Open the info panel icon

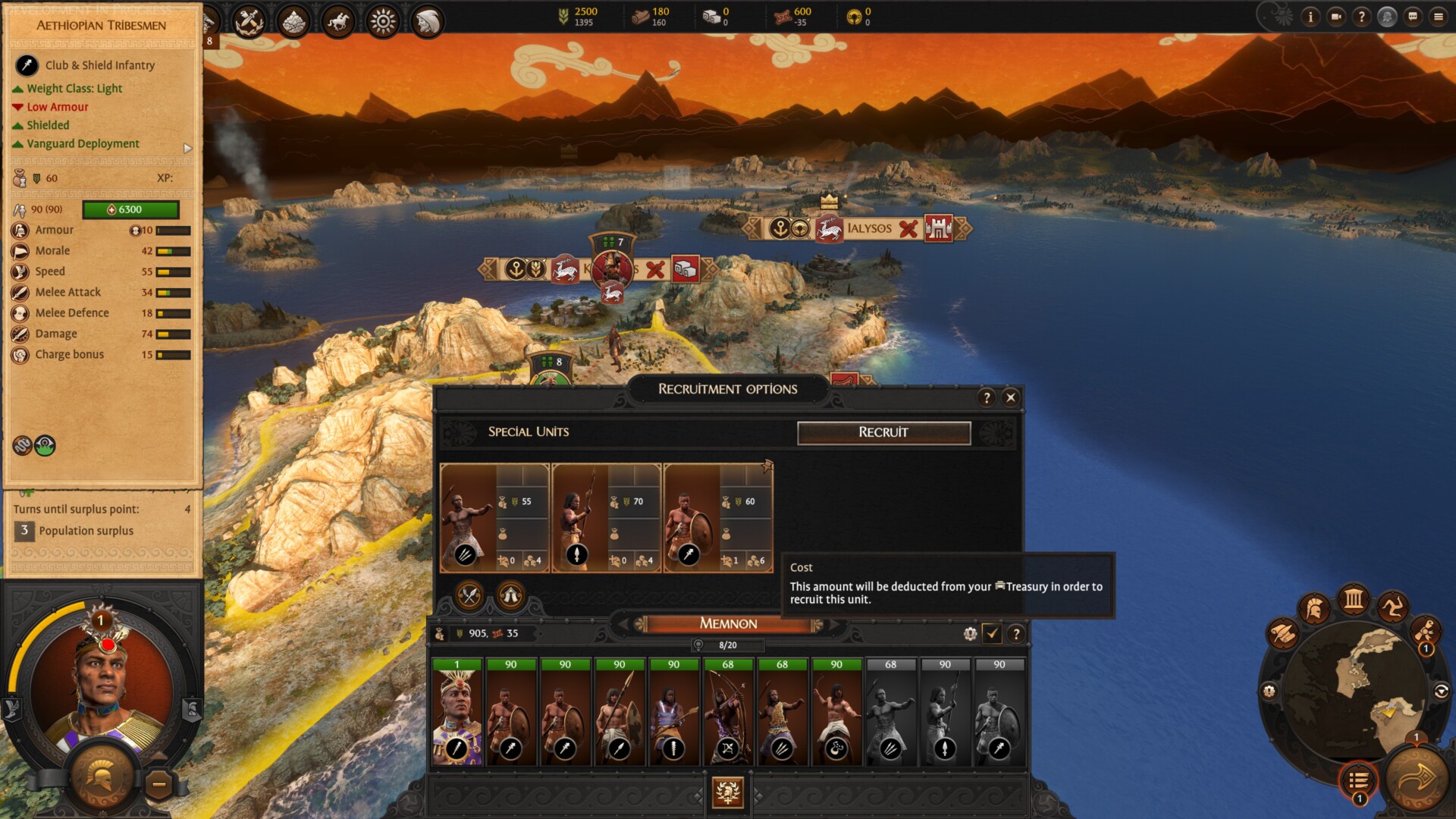tap(1310, 16)
